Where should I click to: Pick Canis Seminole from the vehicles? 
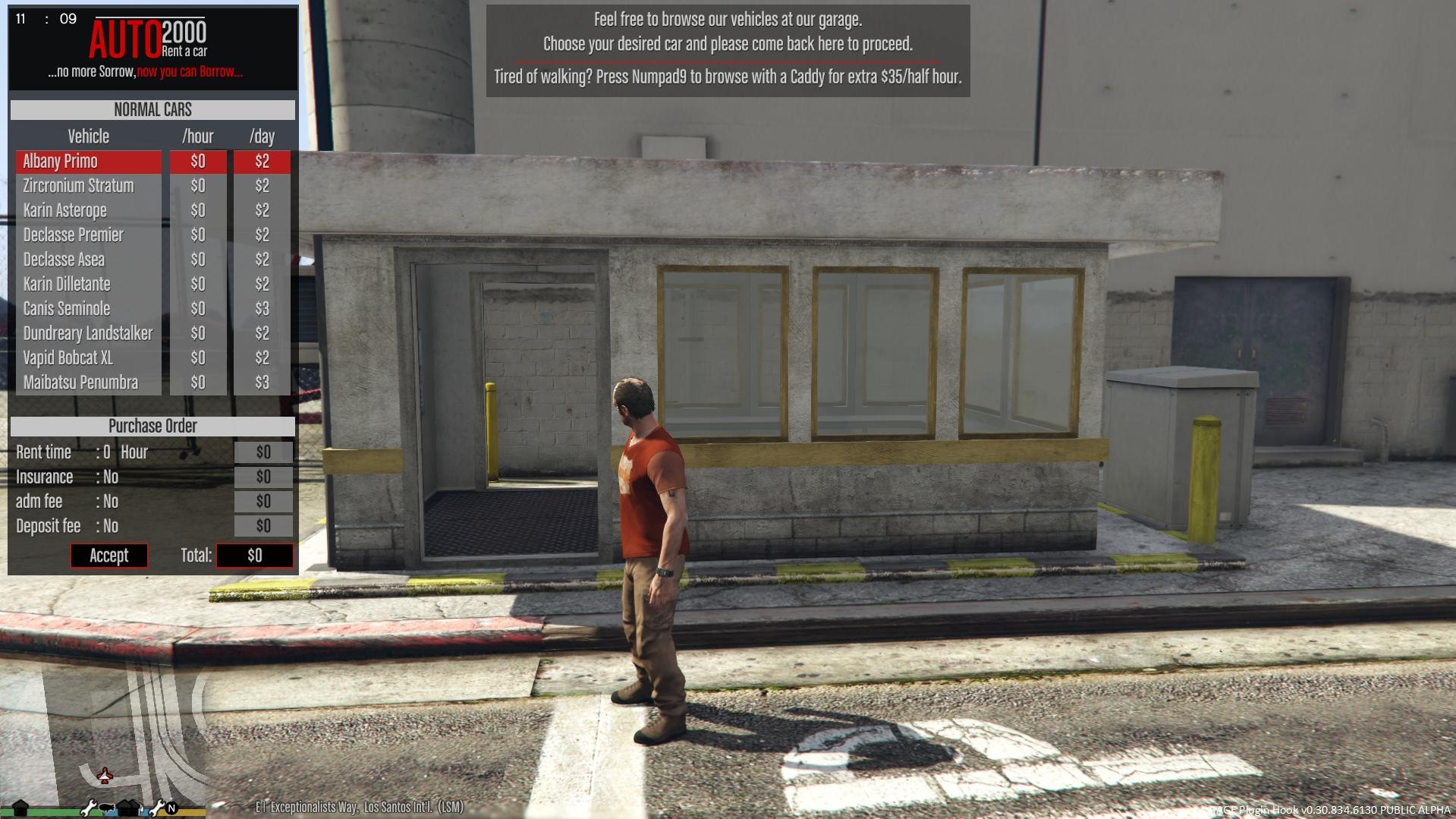click(88, 309)
